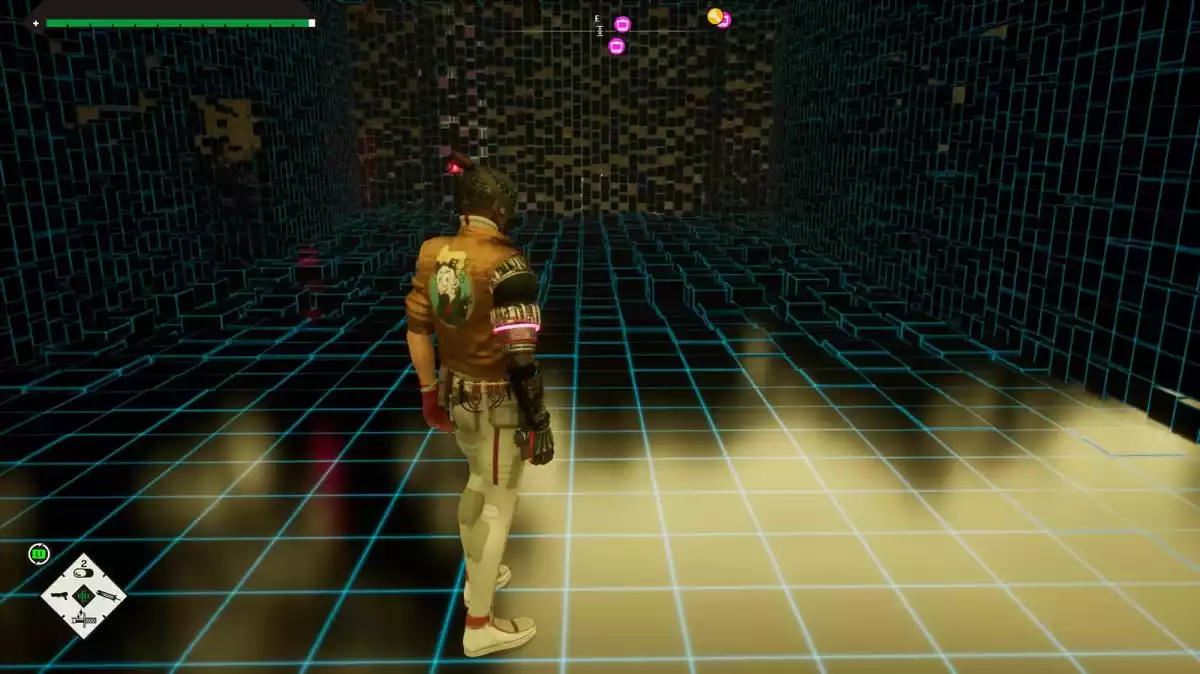Select the pistol slot in the weapon diamond
Screen dimensions: 1200x674
tap(59, 597)
